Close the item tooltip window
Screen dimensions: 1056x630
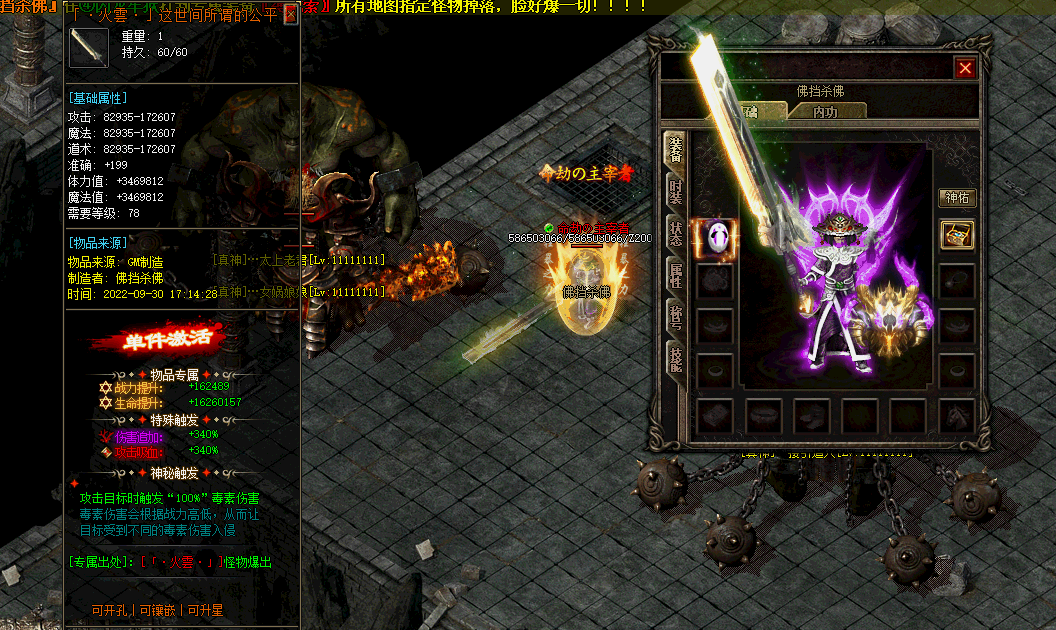(290, 14)
